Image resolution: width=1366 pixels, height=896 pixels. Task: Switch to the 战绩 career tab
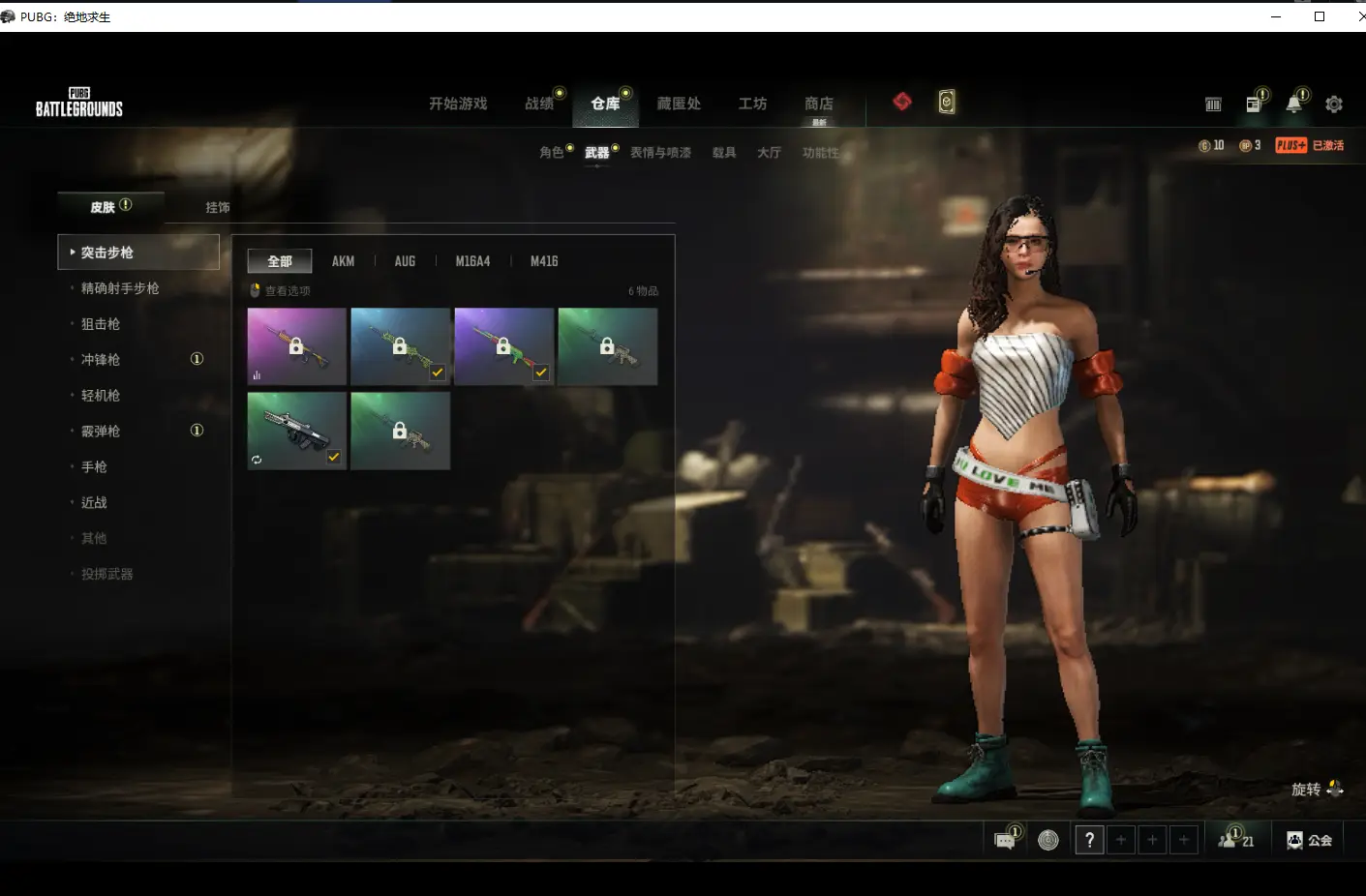pyautogui.click(x=539, y=104)
